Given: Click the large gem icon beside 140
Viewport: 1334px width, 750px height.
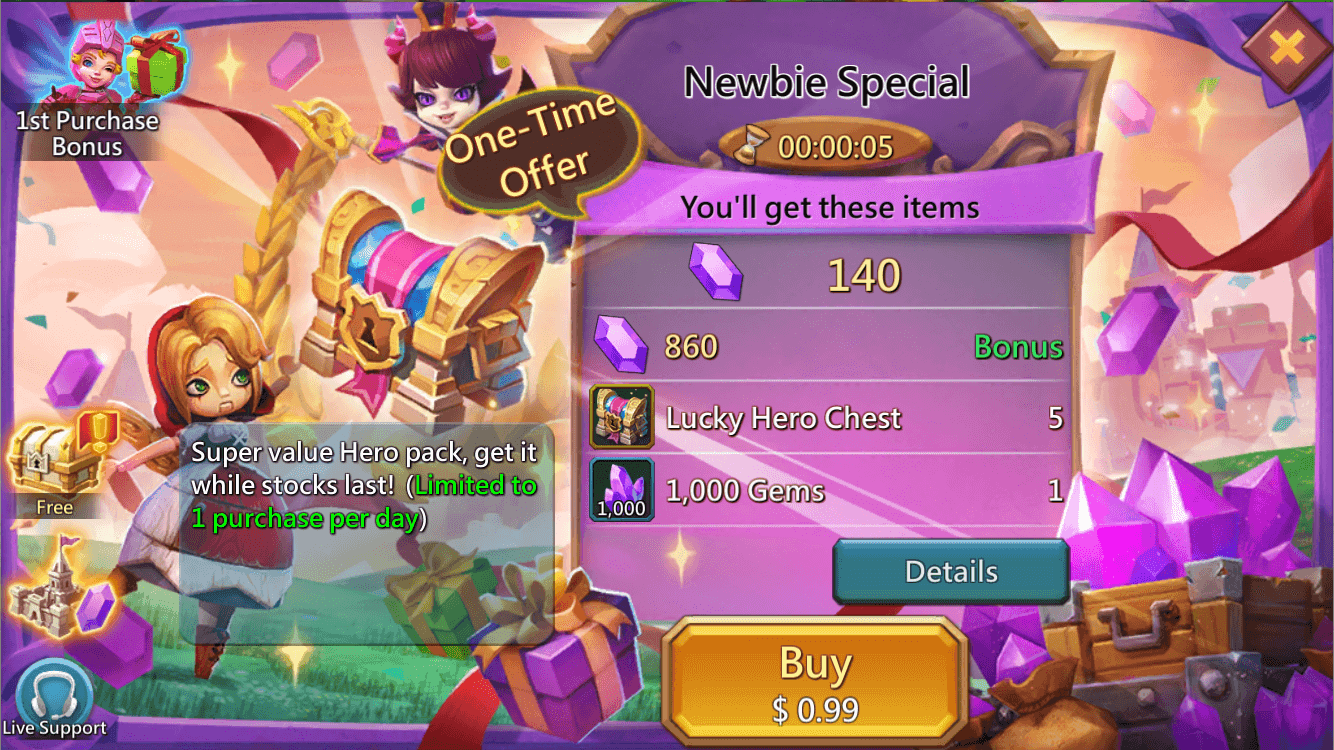Looking at the screenshot, I should tap(717, 273).
